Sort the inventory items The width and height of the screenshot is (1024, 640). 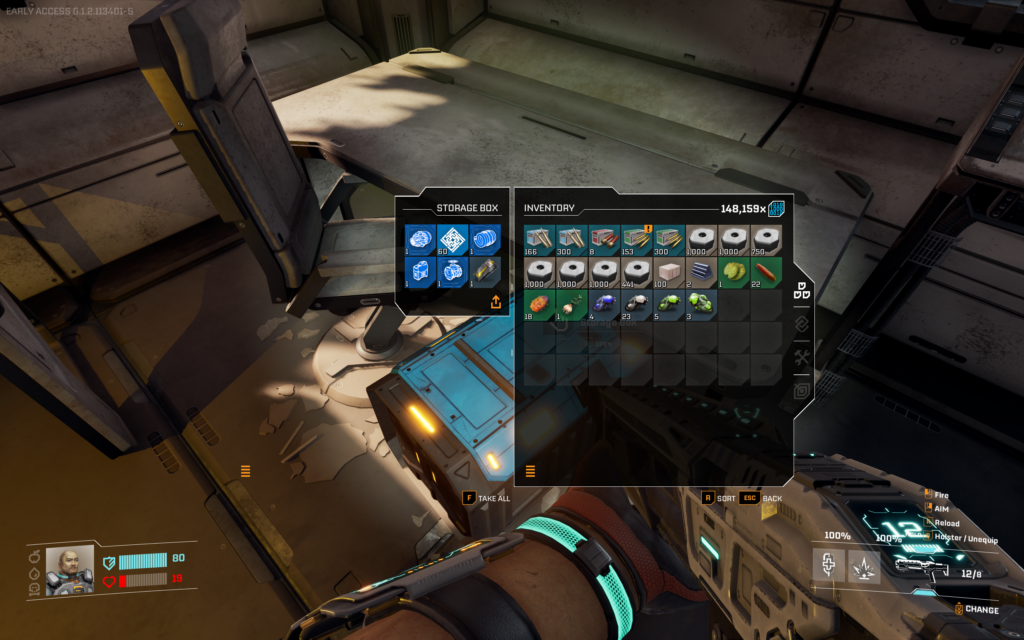pos(724,498)
